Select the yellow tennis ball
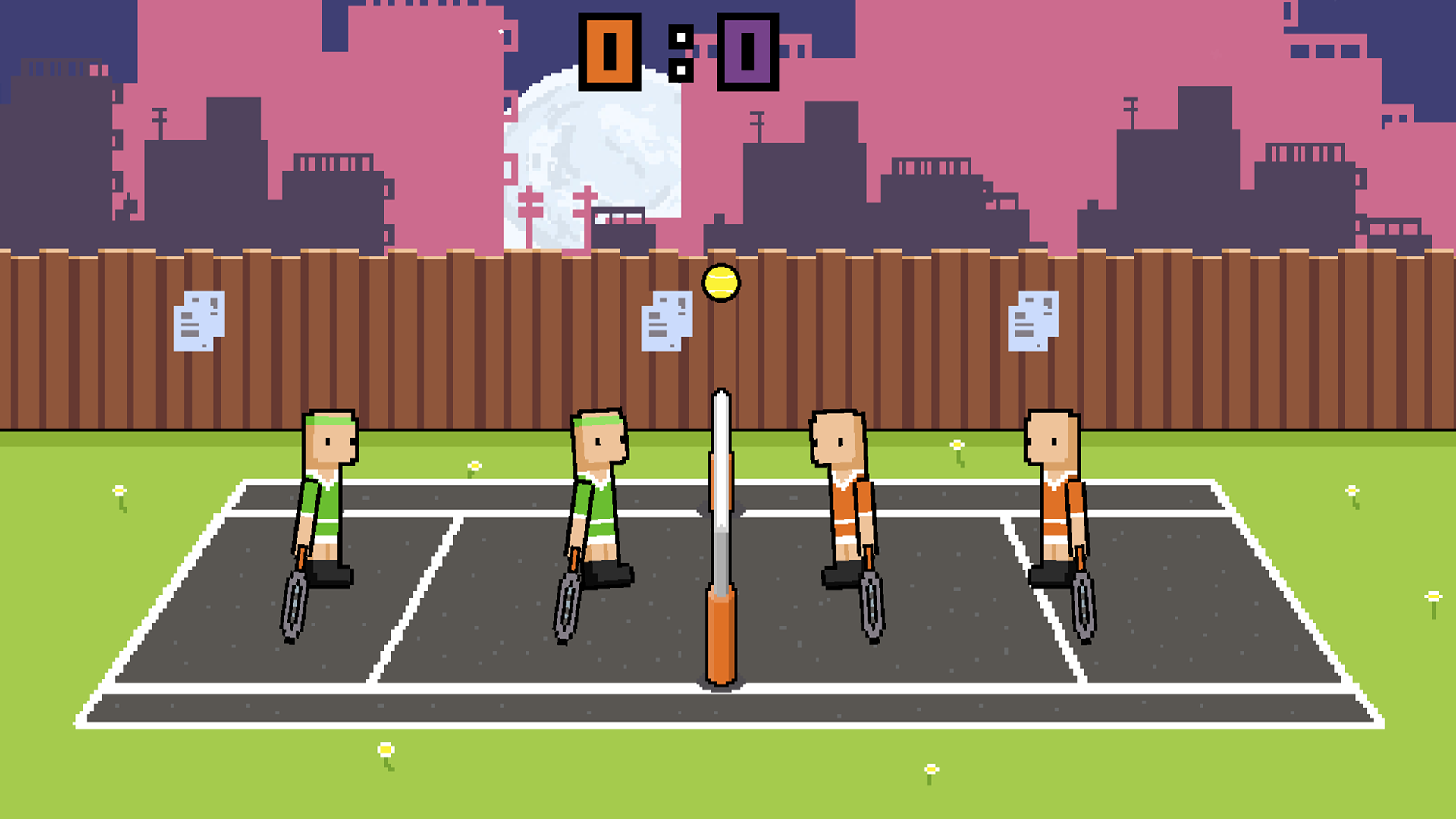The width and height of the screenshot is (1456, 819). coord(719,282)
